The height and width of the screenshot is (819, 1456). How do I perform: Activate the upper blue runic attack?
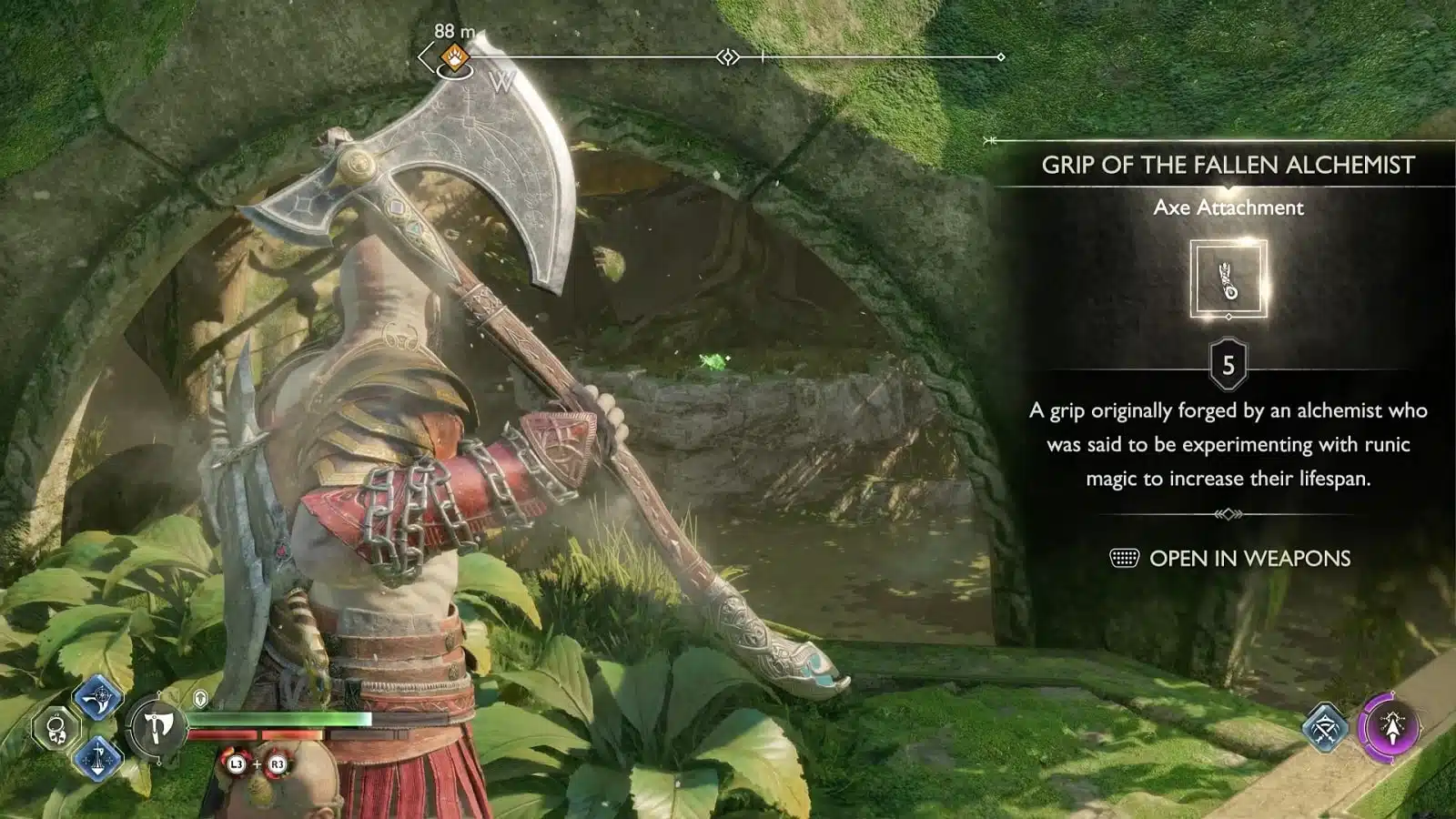coord(97,699)
